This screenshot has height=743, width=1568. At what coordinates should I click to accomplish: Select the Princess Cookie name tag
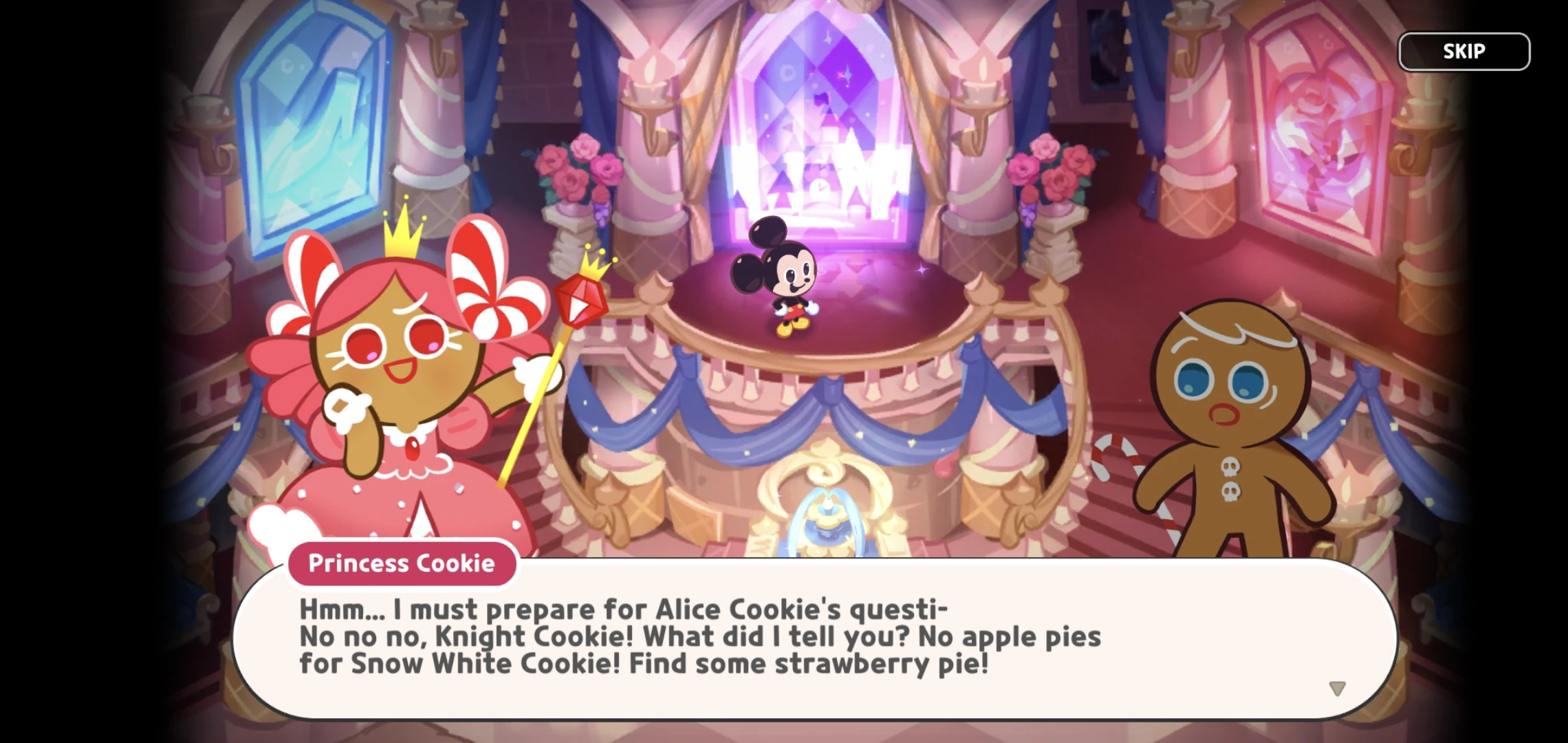click(401, 563)
